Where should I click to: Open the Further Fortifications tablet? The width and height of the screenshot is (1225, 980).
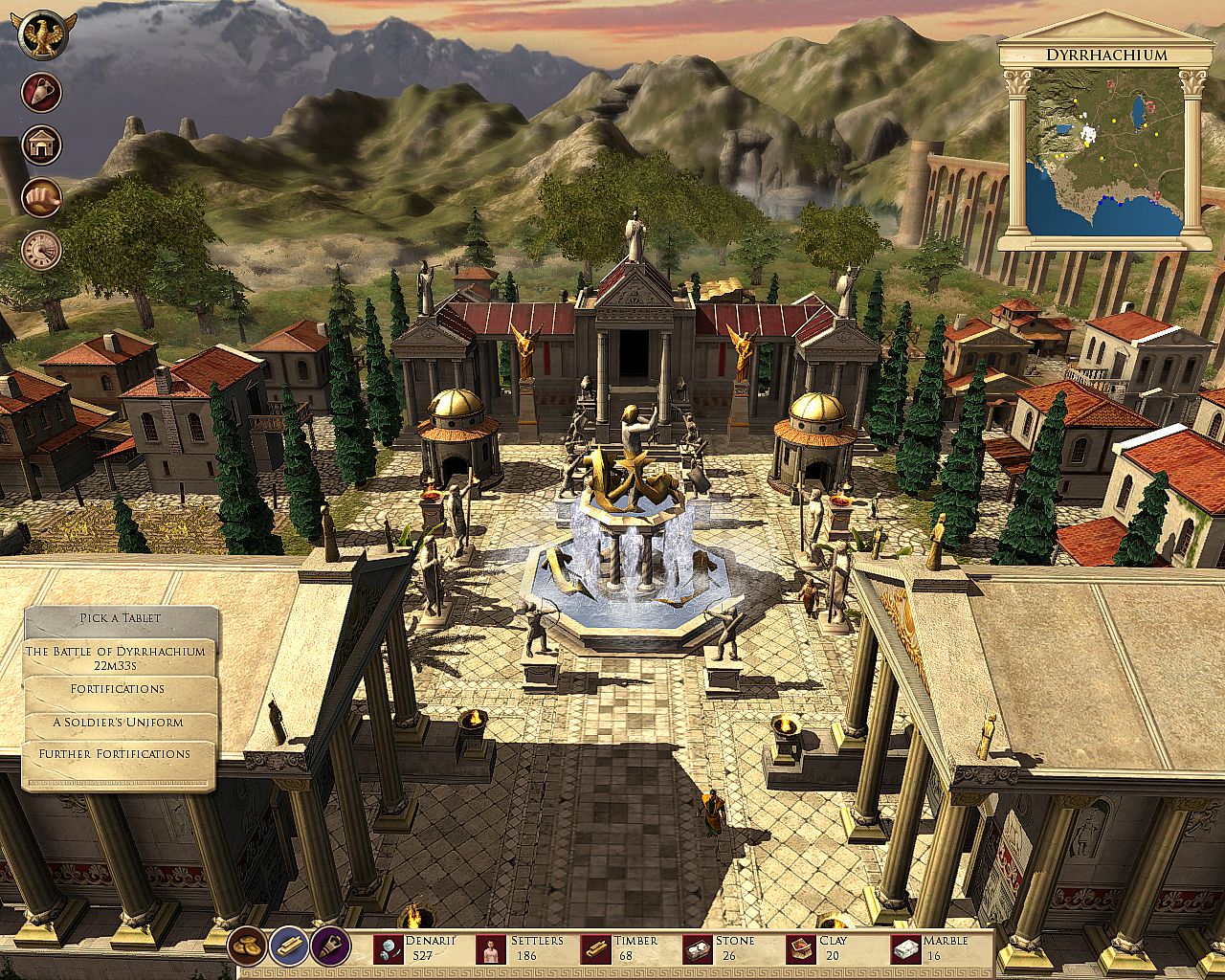point(116,754)
